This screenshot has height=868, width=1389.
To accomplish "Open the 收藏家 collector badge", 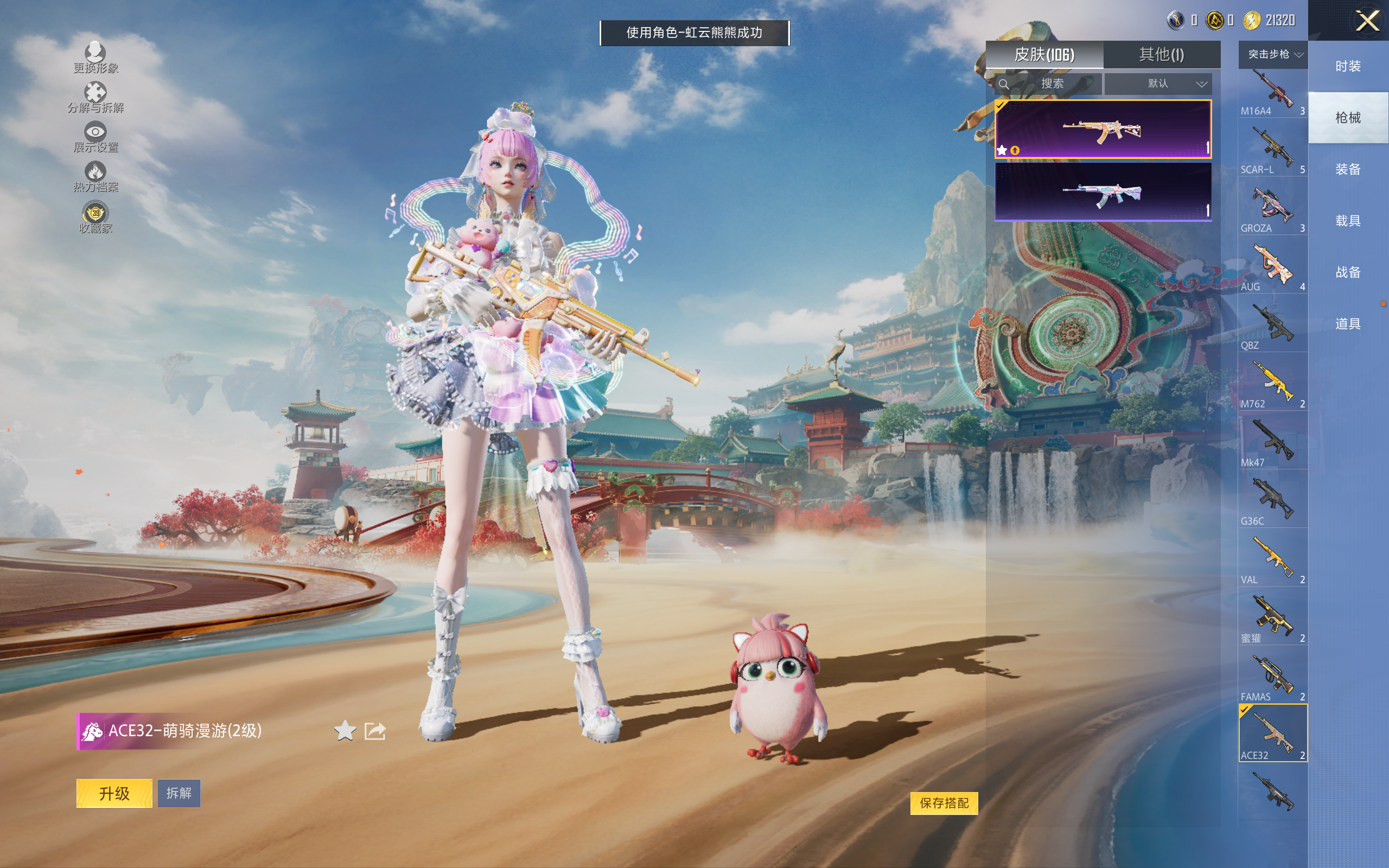I will coord(95,218).
